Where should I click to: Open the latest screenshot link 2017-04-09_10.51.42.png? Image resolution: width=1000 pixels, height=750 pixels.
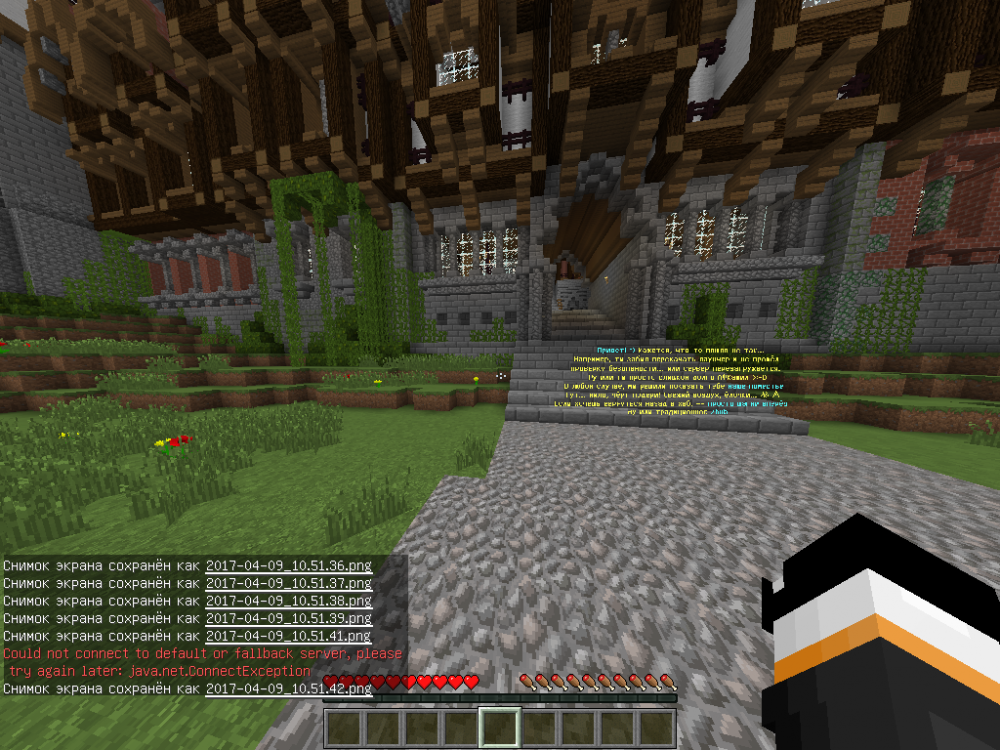[288, 688]
